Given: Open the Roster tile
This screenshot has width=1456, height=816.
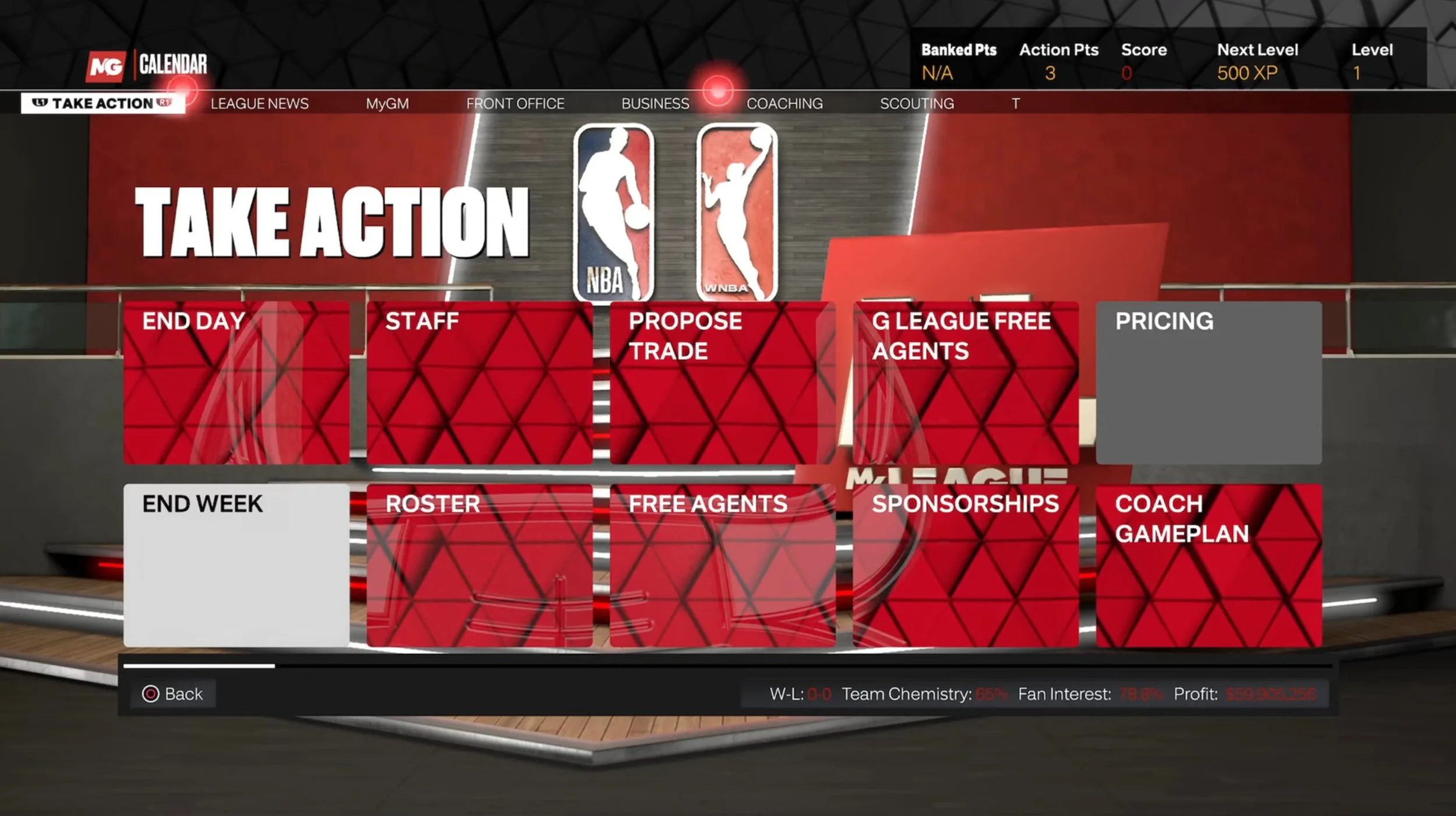Looking at the screenshot, I should 479,565.
